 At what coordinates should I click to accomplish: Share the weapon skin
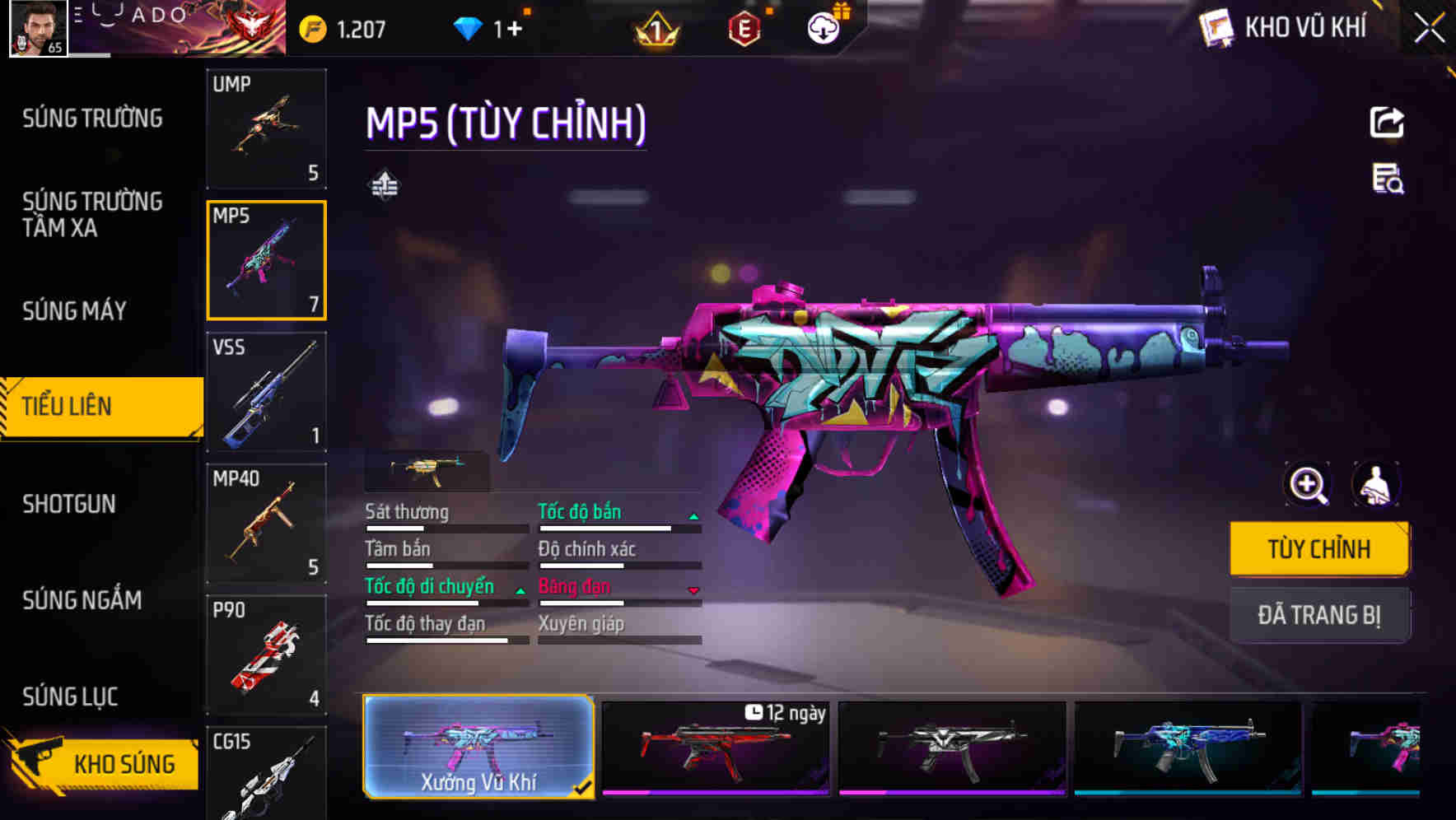point(1387,123)
